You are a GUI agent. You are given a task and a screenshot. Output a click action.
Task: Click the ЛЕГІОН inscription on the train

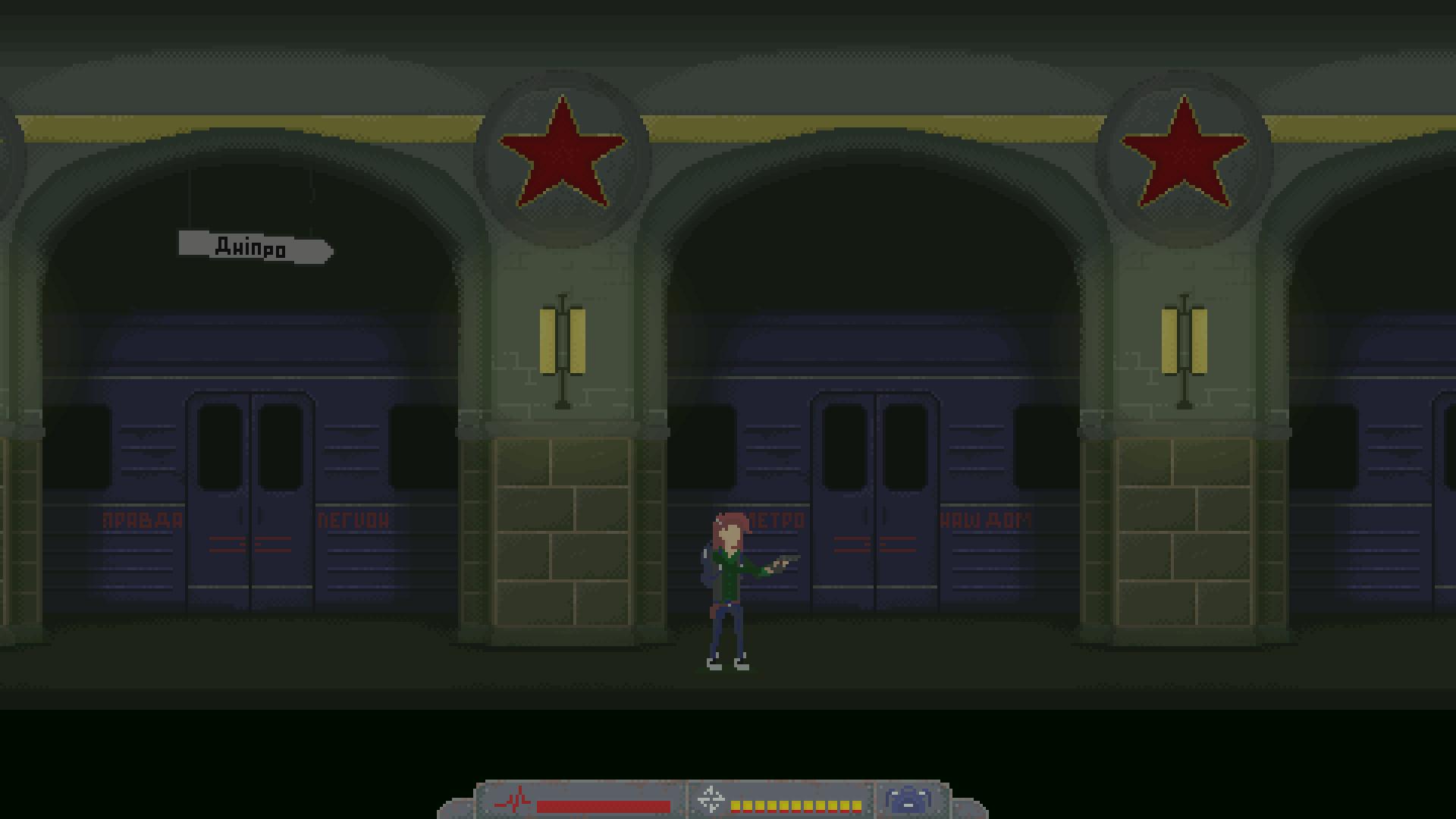(355, 521)
